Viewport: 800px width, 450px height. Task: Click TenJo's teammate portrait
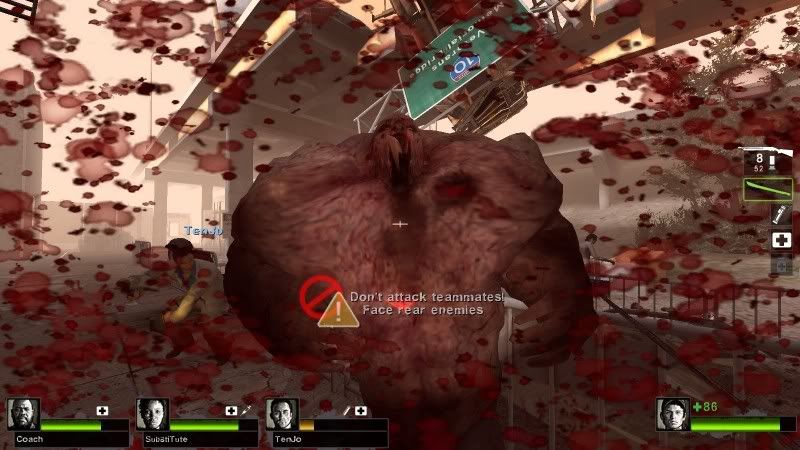[282, 414]
